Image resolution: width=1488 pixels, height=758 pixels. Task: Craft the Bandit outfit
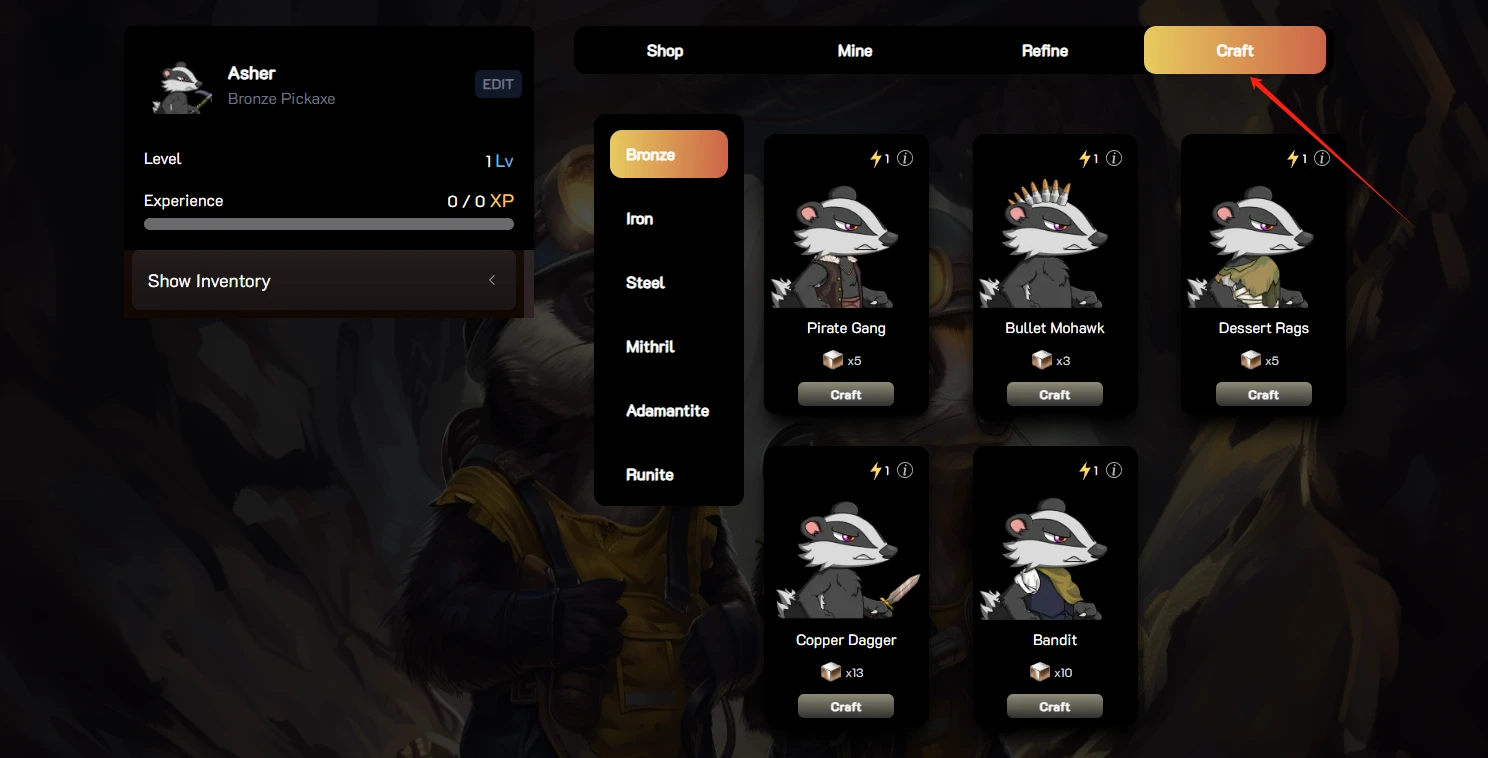[x=1055, y=707]
